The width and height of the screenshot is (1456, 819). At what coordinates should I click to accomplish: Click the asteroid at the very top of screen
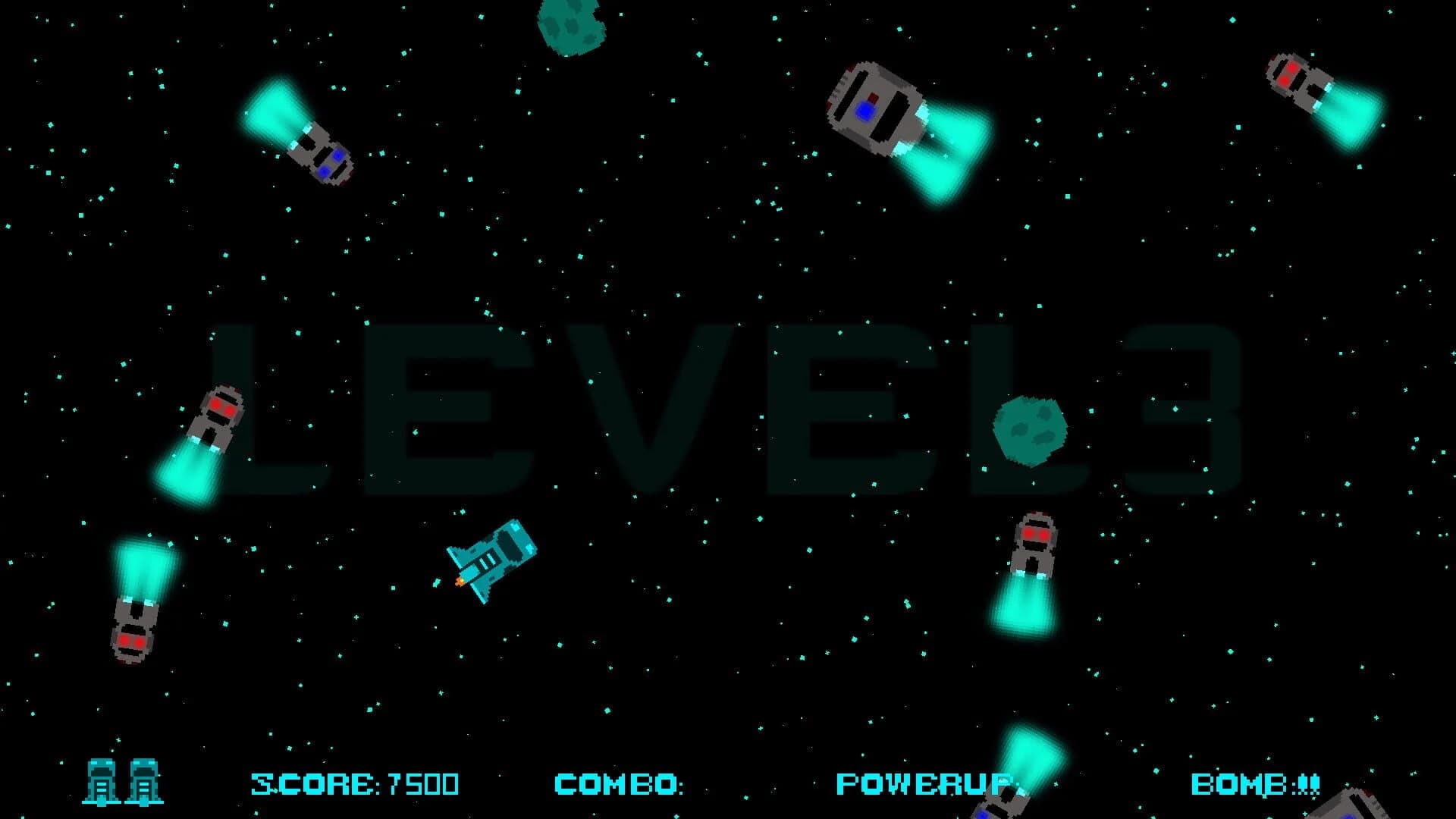click(573, 19)
